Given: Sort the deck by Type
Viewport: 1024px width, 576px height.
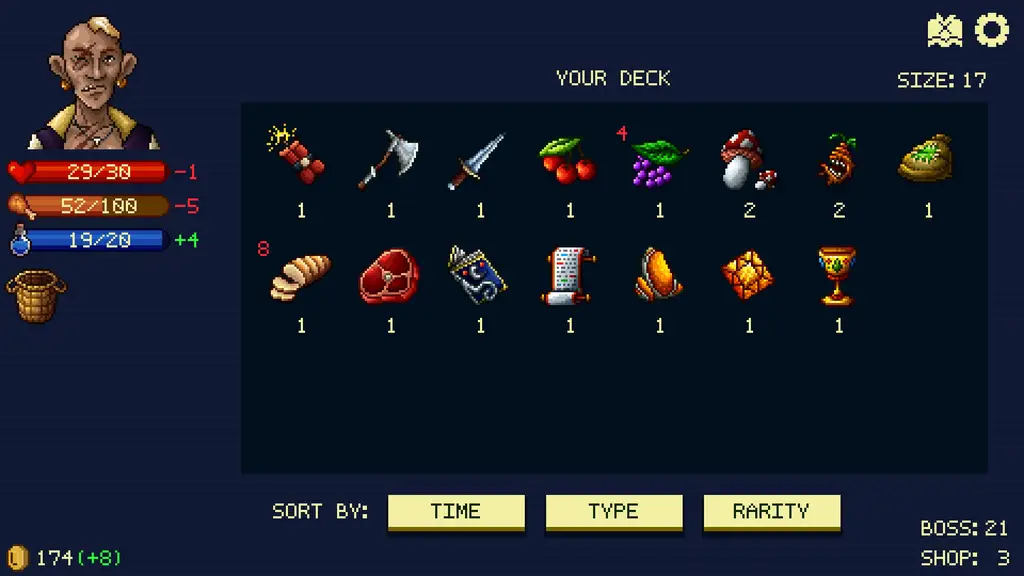Looking at the screenshot, I should point(613,511).
